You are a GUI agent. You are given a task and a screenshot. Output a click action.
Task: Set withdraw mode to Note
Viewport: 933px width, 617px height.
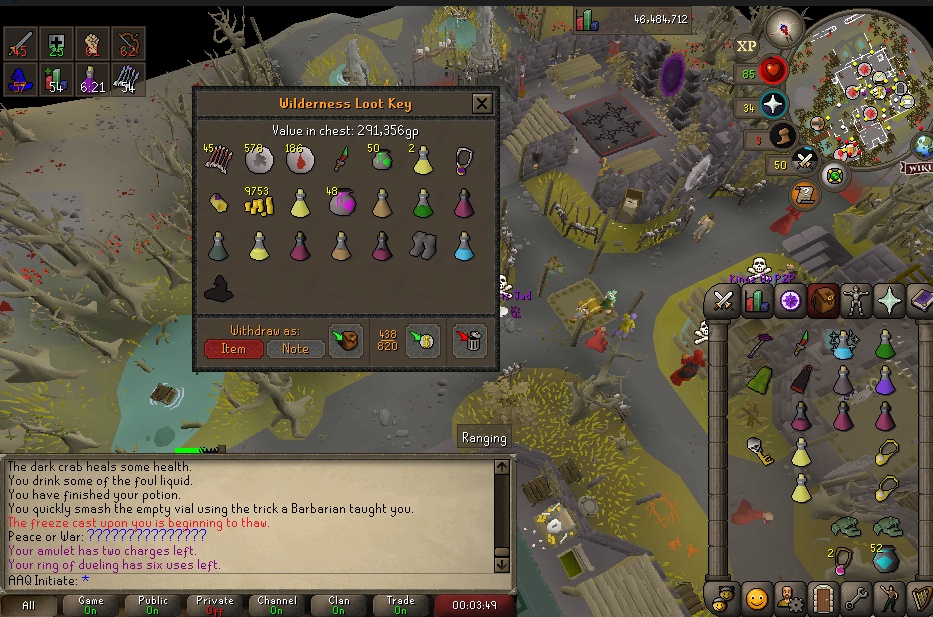pyautogui.click(x=295, y=349)
